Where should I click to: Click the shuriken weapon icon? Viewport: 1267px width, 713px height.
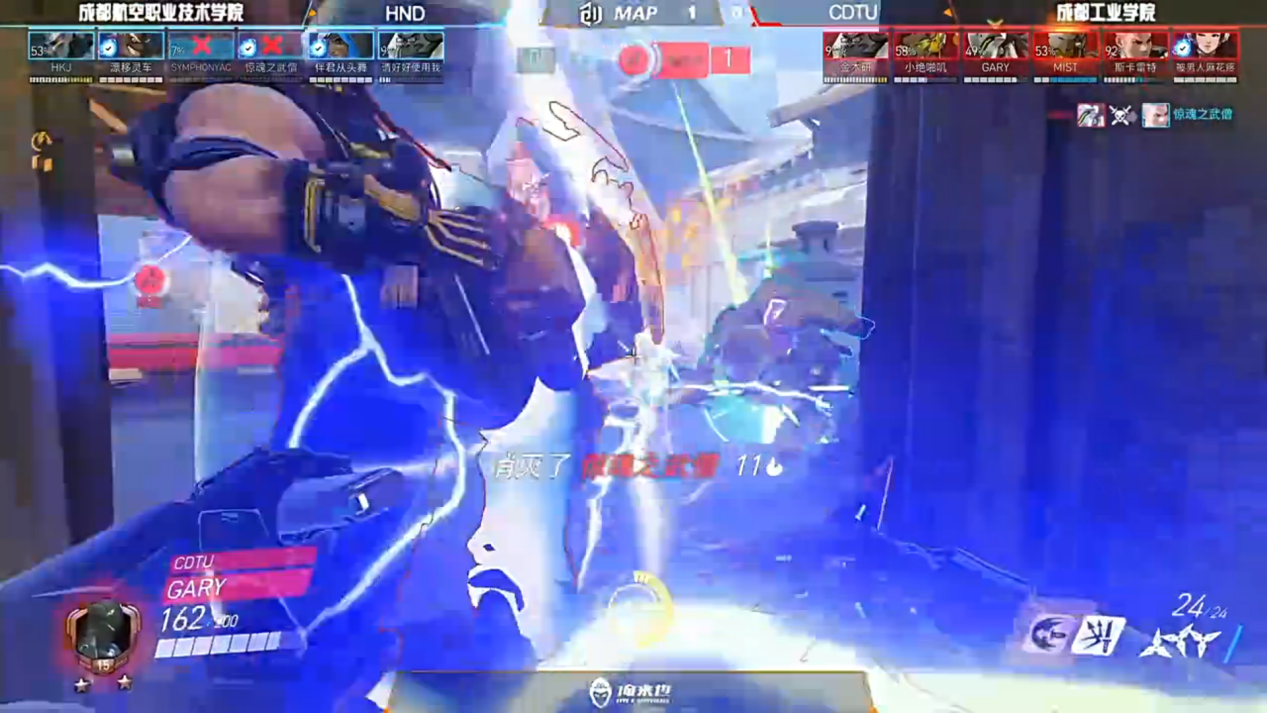pyautogui.click(x=1180, y=642)
